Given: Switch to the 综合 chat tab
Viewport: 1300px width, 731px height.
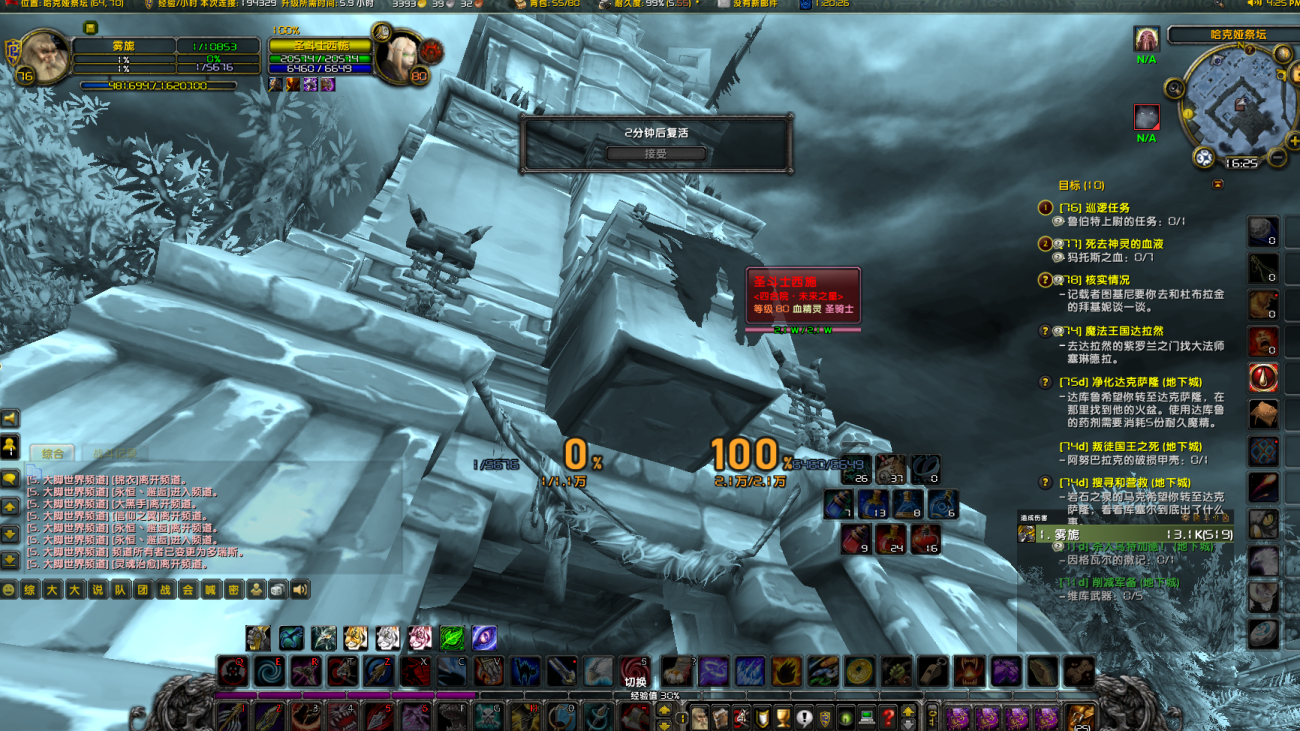Looking at the screenshot, I should (x=53, y=454).
